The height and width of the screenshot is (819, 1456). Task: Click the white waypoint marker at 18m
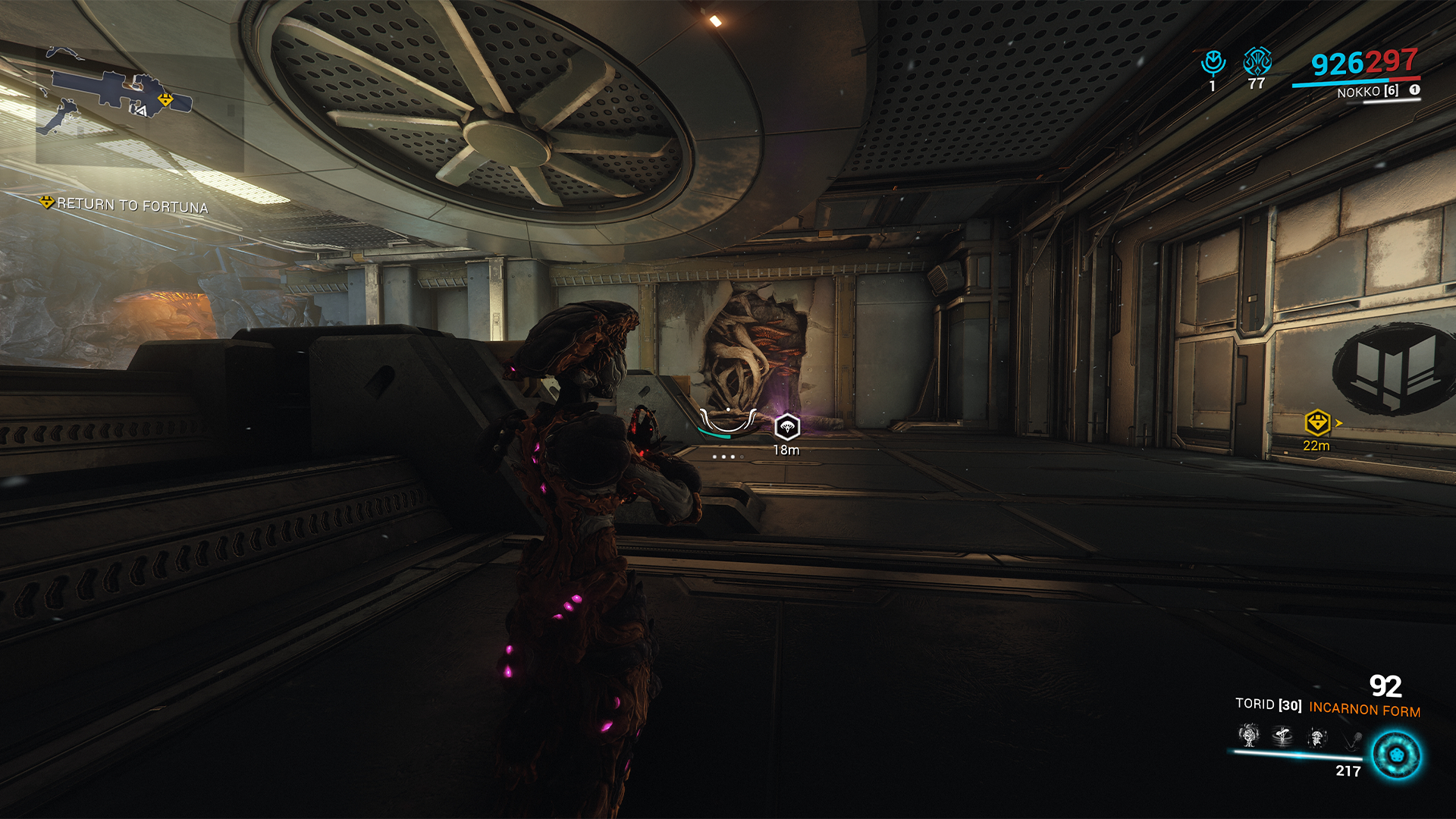pyautogui.click(x=787, y=427)
